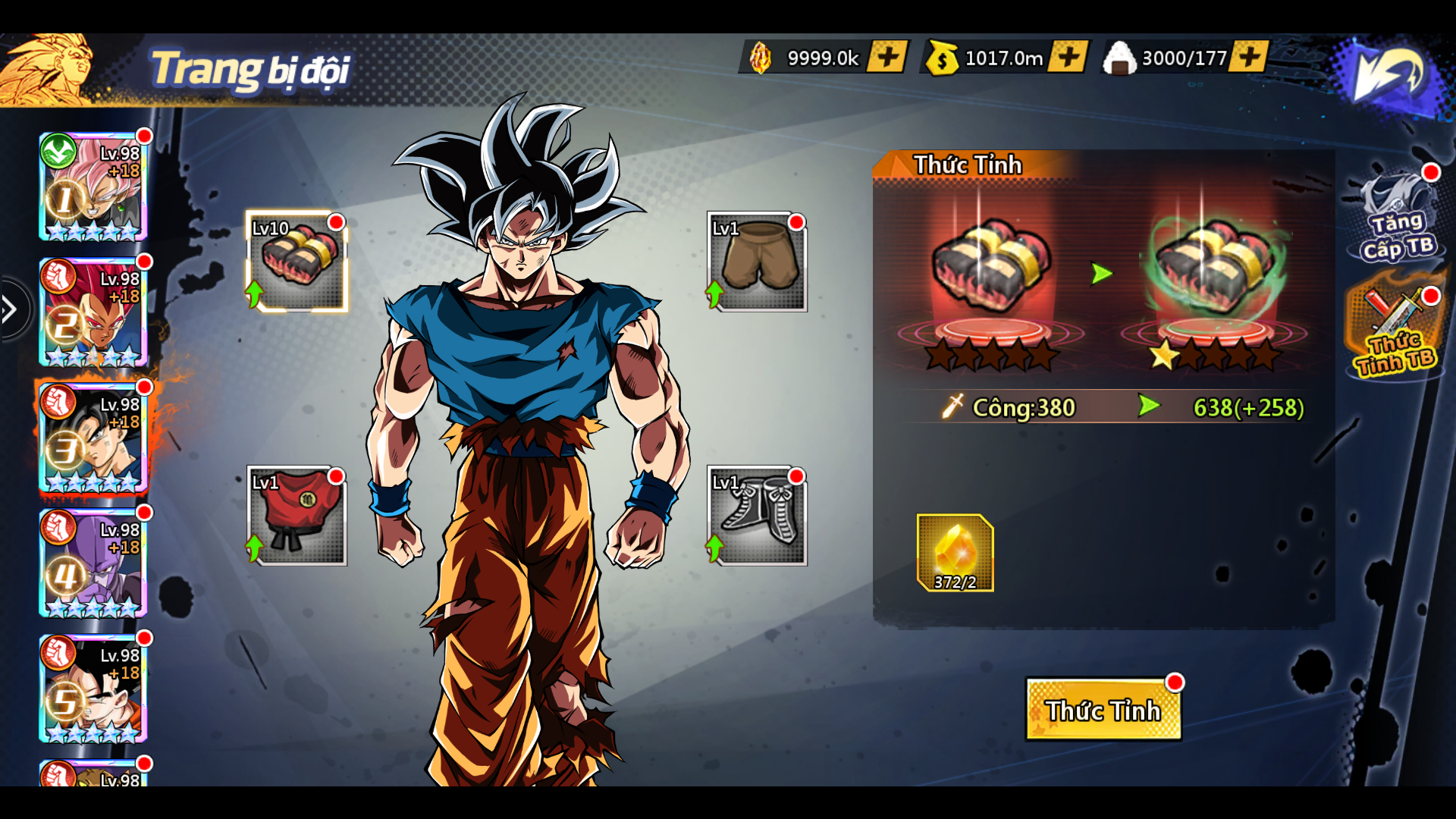Select the brown shorts equipment slot

point(757,262)
